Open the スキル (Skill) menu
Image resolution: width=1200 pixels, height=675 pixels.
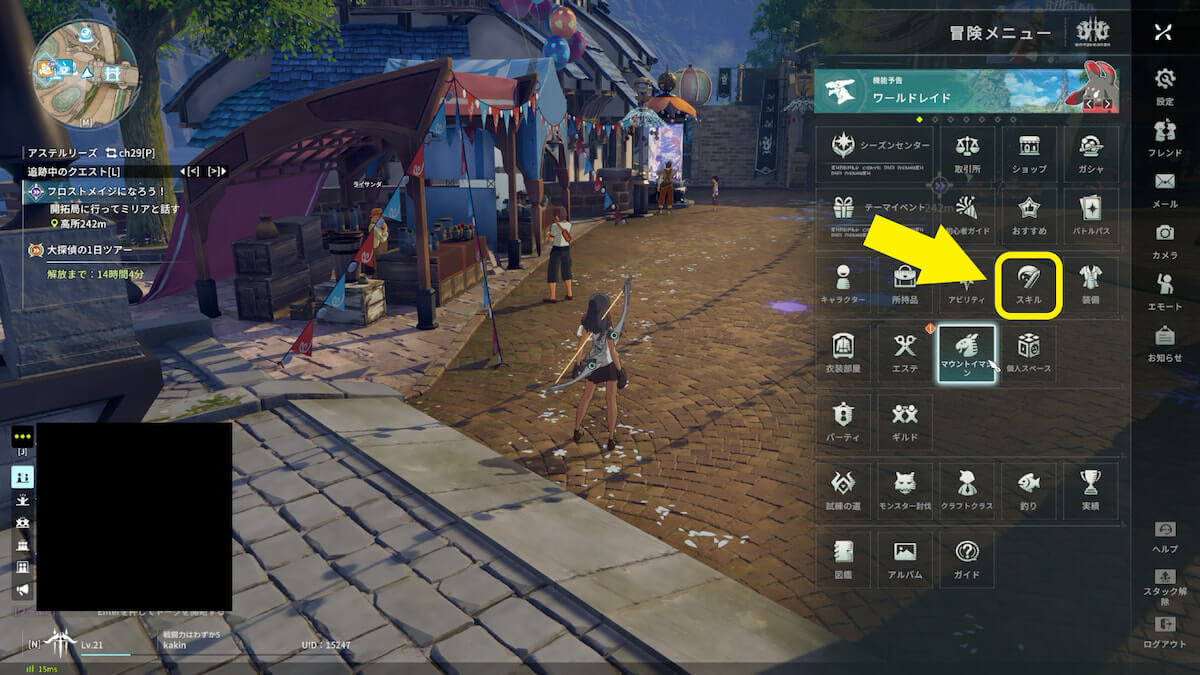click(1028, 285)
